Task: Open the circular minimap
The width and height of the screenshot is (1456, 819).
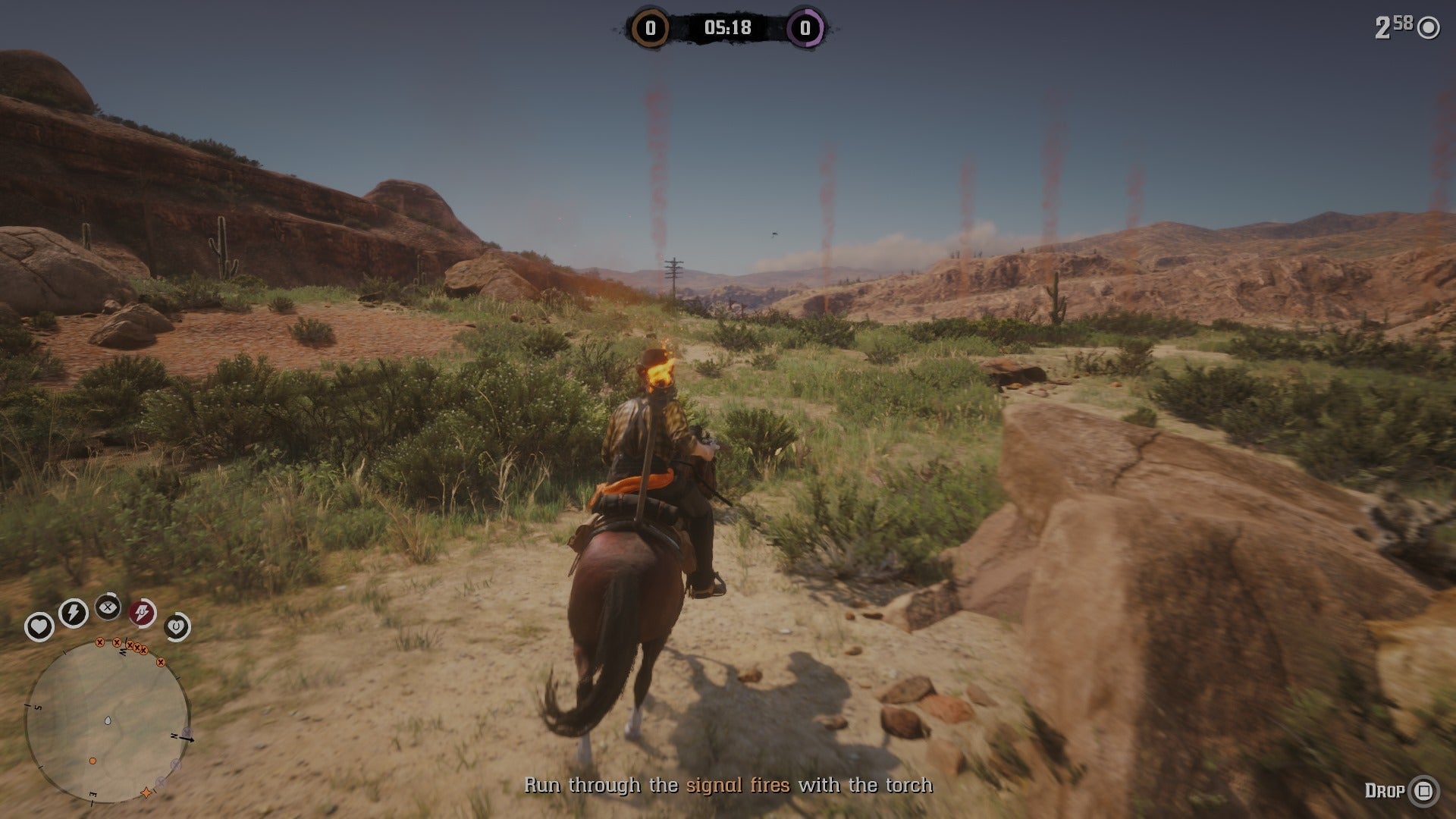Action: (107, 721)
